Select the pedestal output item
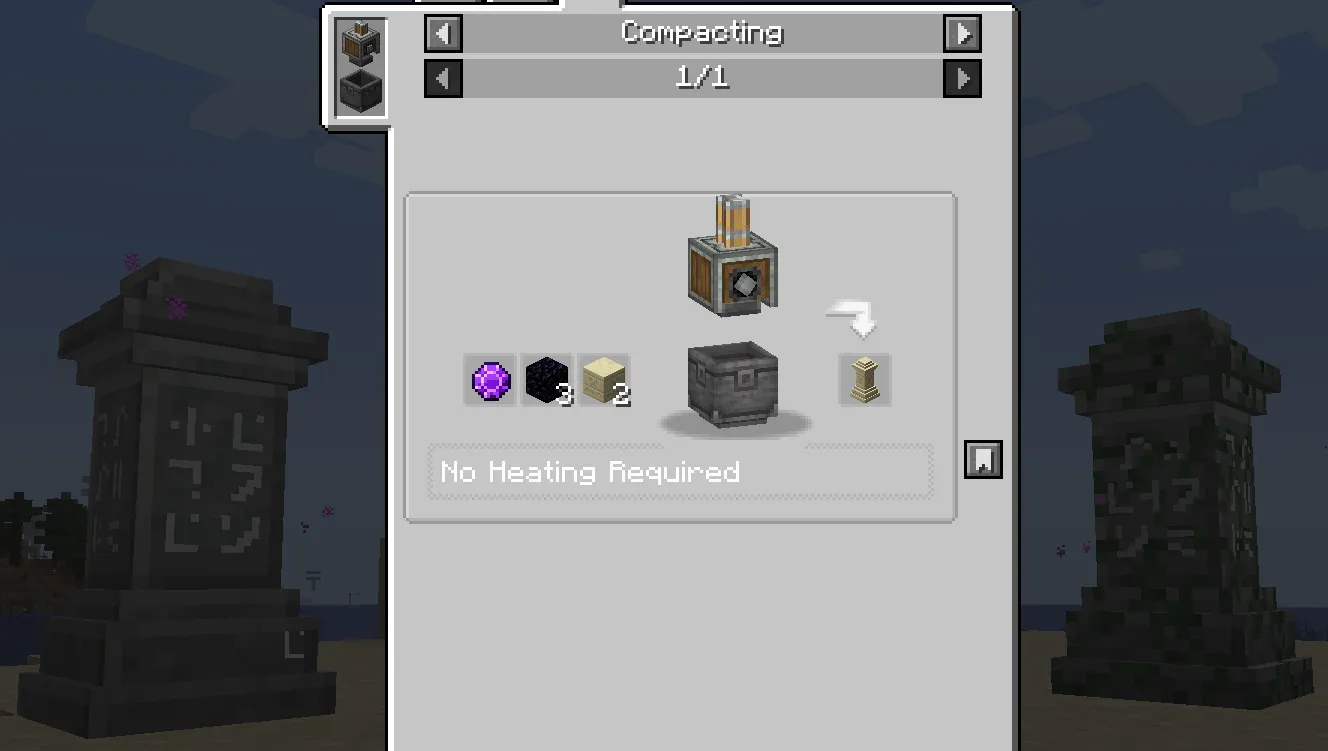The width and height of the screenshot is (1328, 751). 863,380
